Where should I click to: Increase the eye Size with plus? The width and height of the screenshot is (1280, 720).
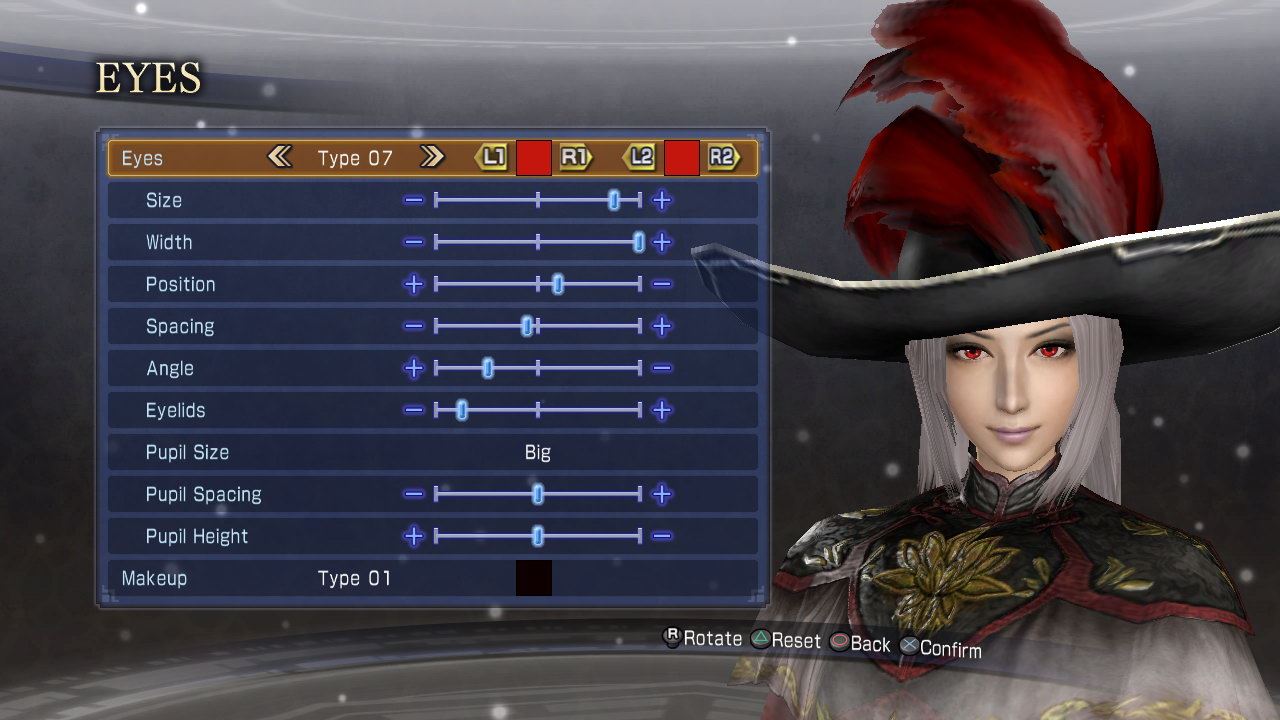click(x=661, y=200)
